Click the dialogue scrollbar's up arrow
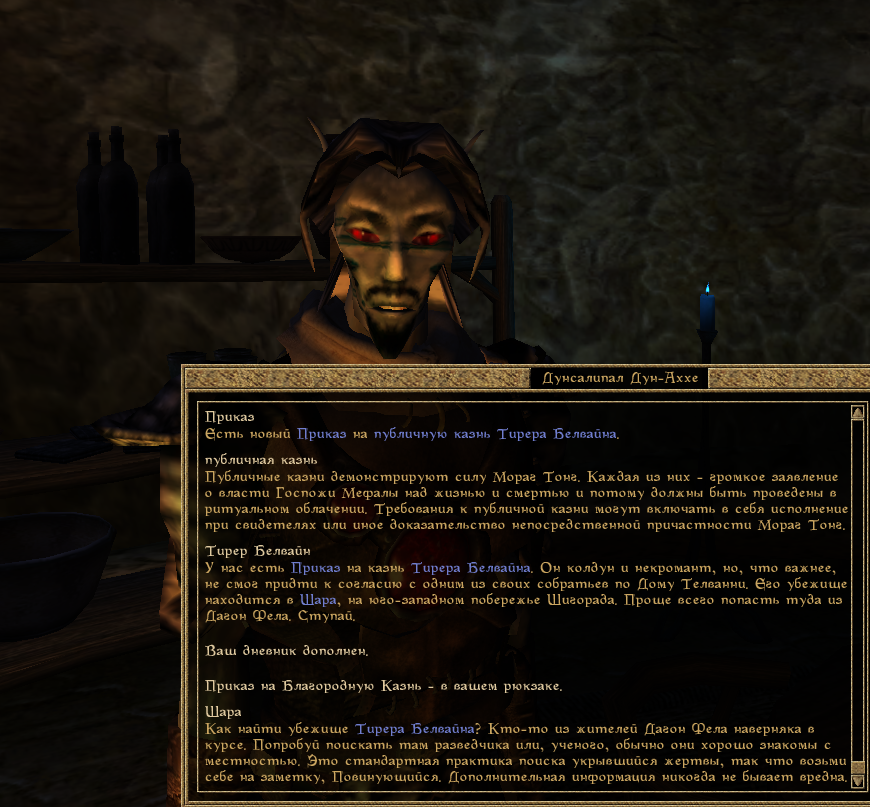 857,412
